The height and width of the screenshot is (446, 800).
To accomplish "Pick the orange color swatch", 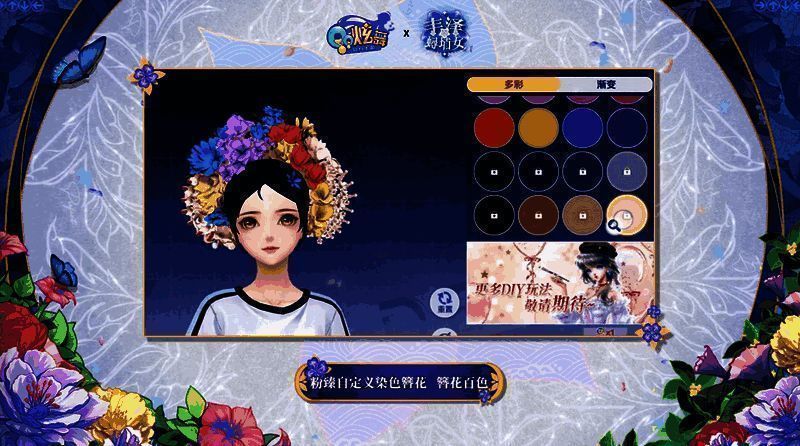I will click(536, 126).
